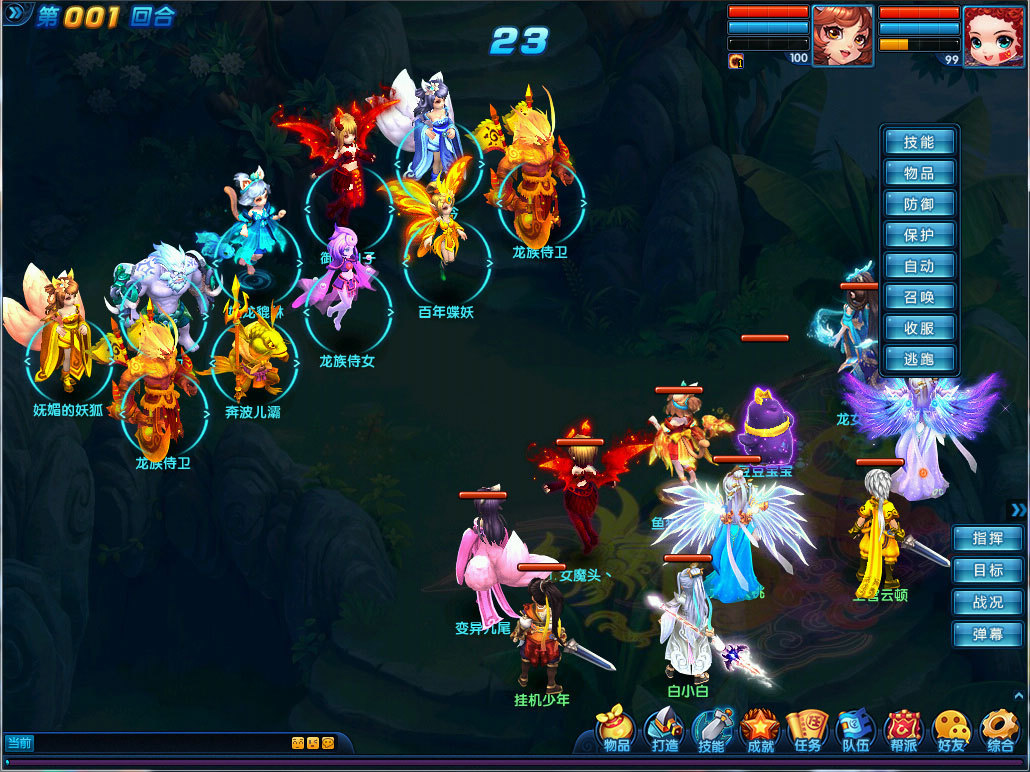Show the 战况 battle status
Image resolution: width=1030 pixels, height=772 pixels.
click(987, 602)
